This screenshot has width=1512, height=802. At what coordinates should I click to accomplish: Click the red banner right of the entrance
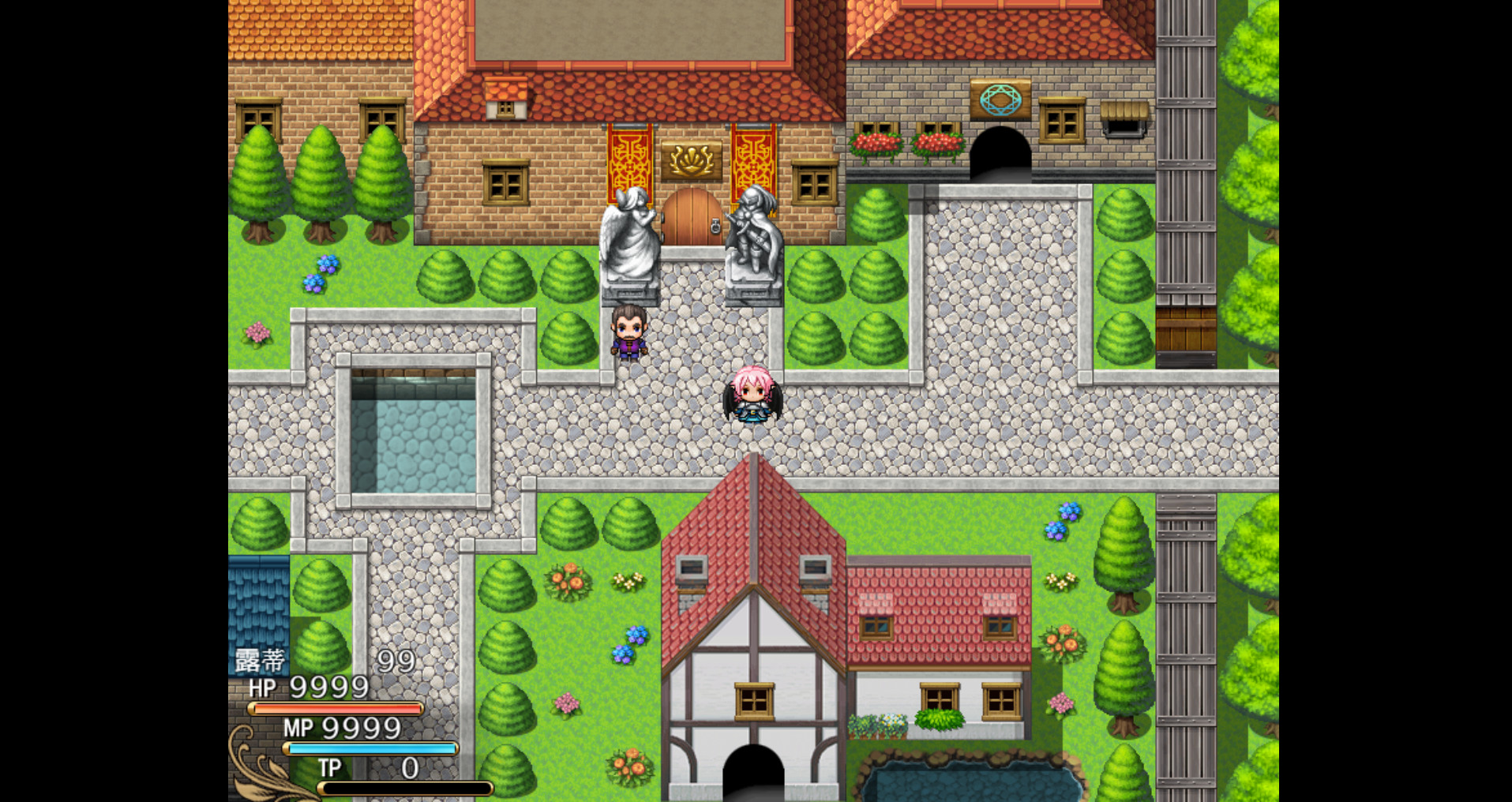tap(752, 158)
